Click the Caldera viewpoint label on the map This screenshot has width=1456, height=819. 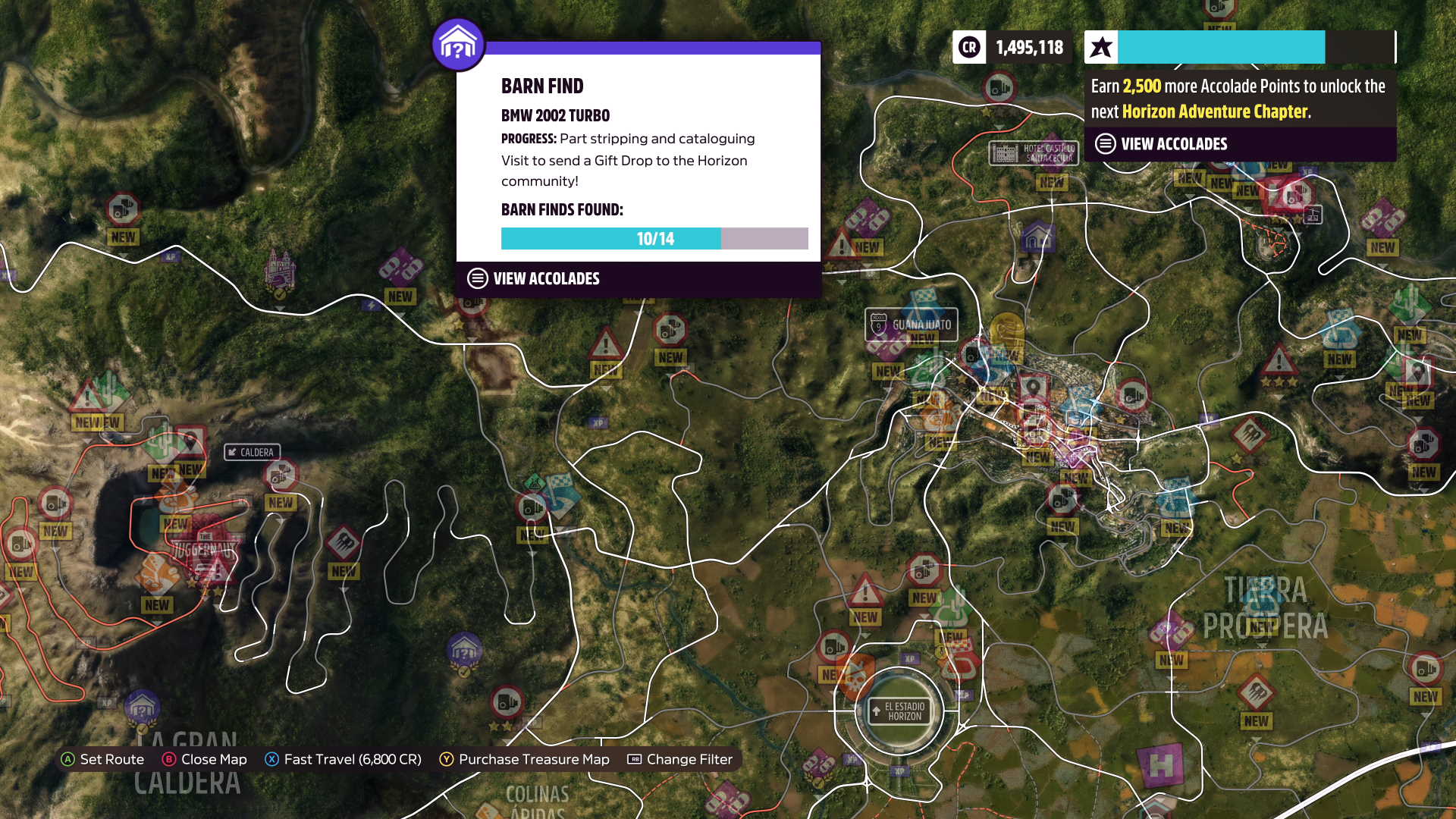251,451
